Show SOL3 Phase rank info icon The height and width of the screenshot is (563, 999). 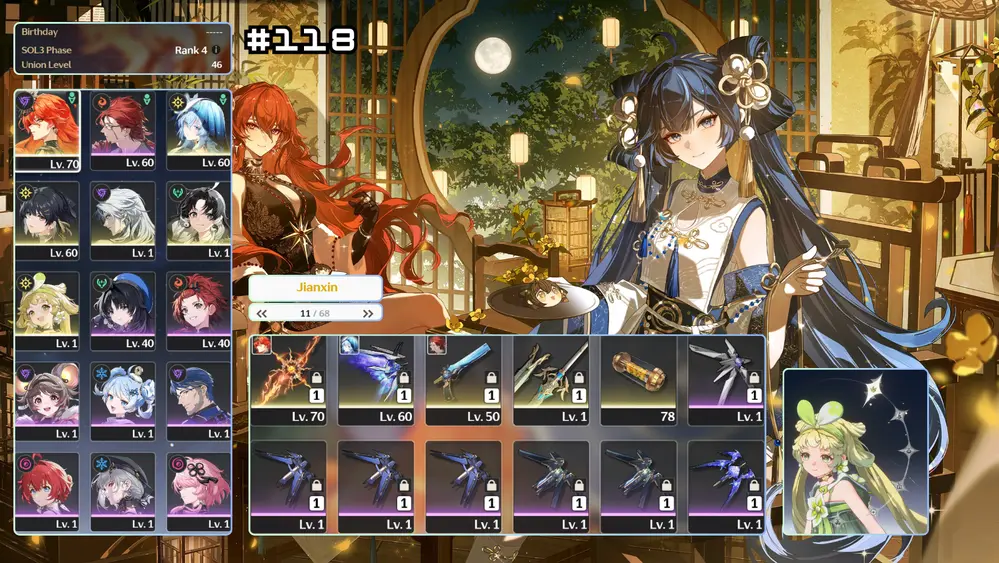pyautogui.click(x=216, y=50)
